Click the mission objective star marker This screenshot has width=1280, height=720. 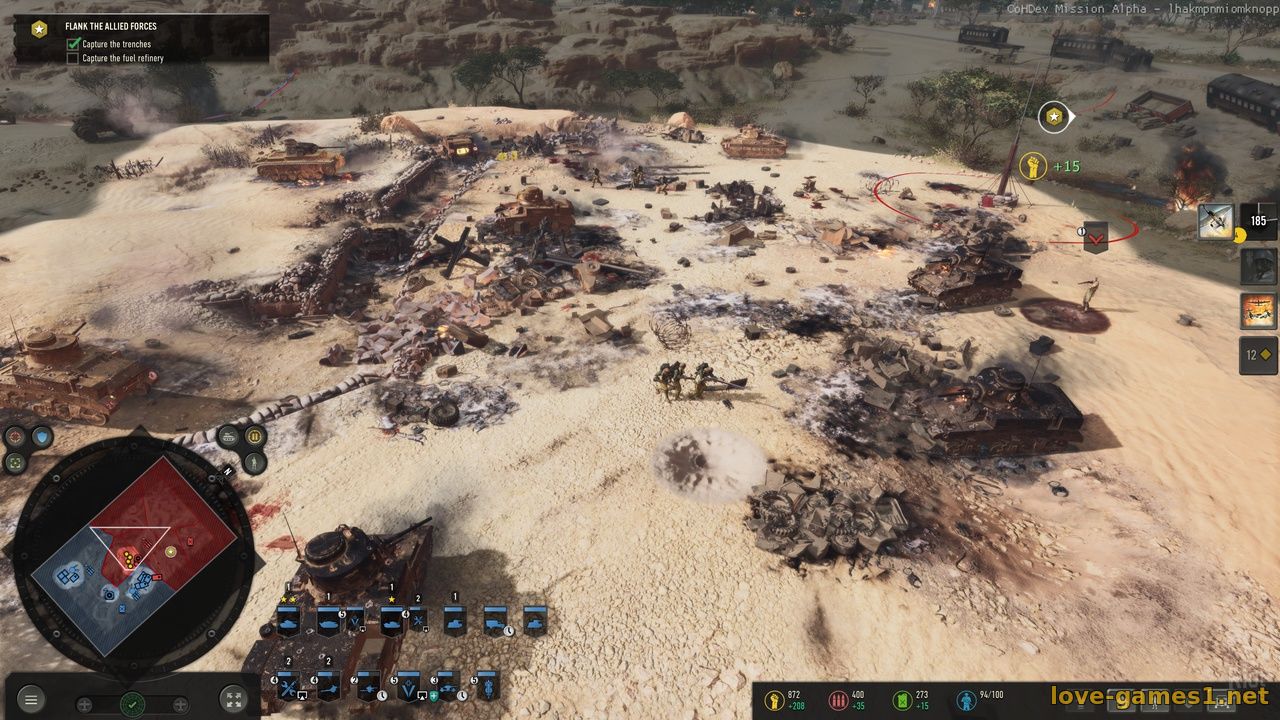[1053, 118]
